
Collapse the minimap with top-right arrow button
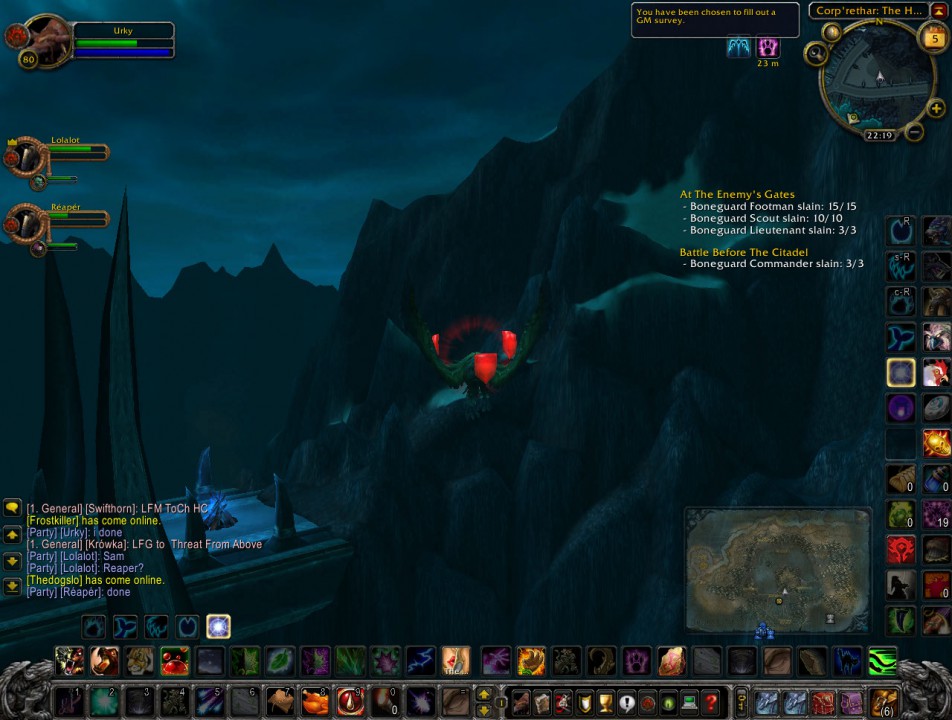[939, 10]
